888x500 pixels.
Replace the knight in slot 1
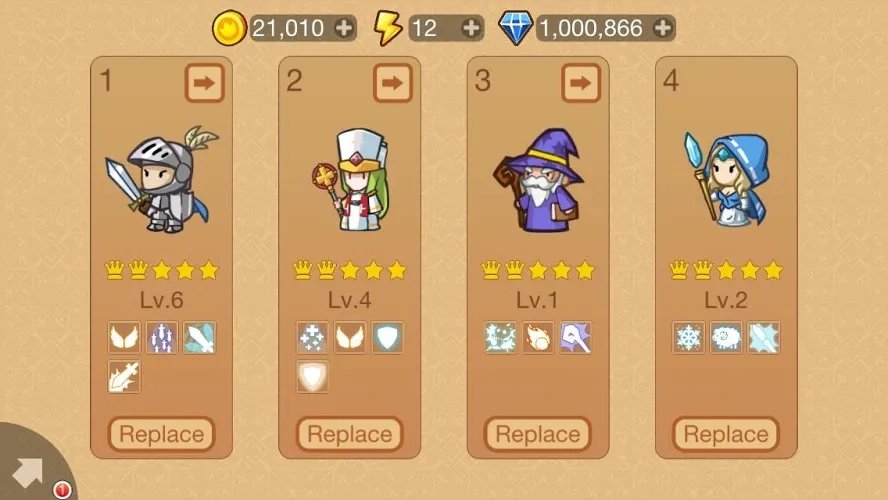[161, 435]
